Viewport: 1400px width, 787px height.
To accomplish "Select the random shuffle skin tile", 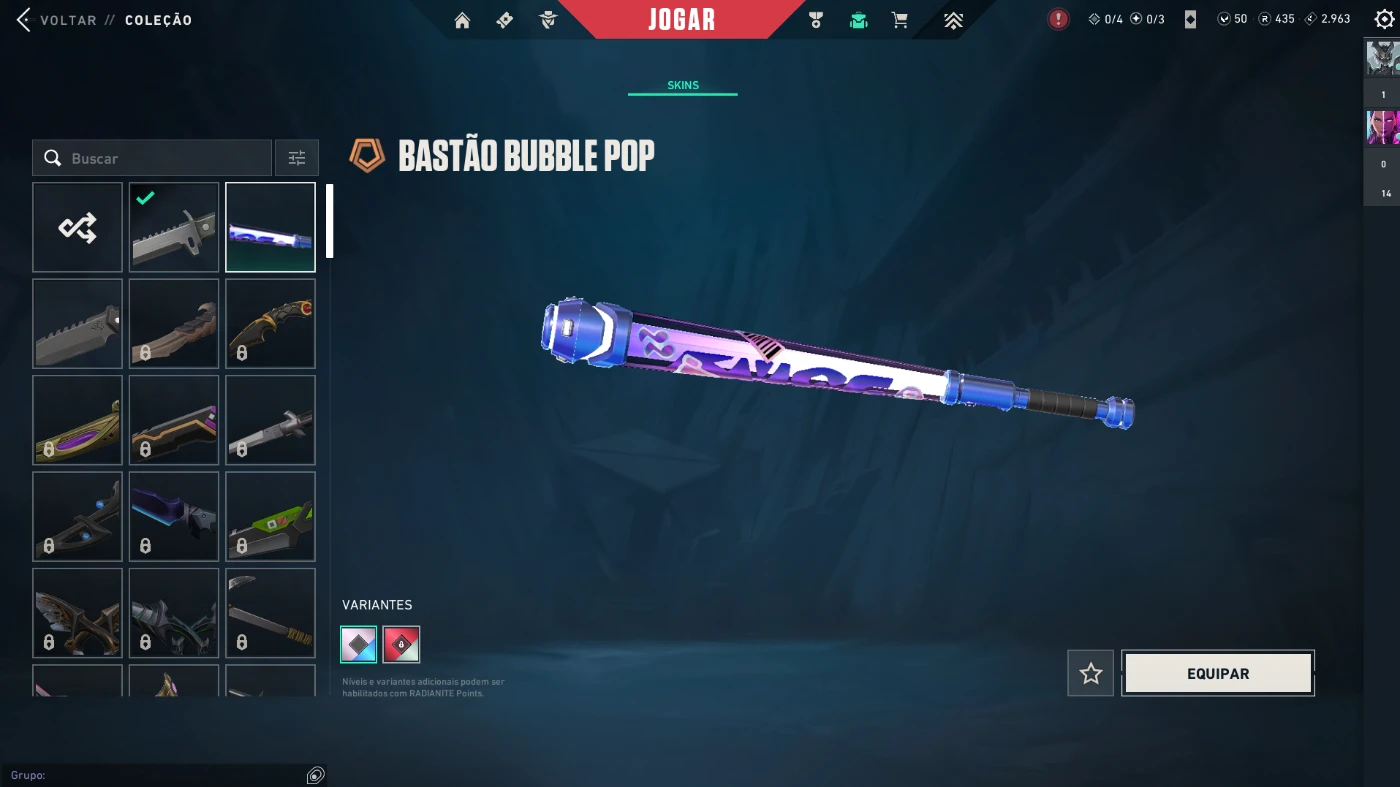I will pos(77,227).
